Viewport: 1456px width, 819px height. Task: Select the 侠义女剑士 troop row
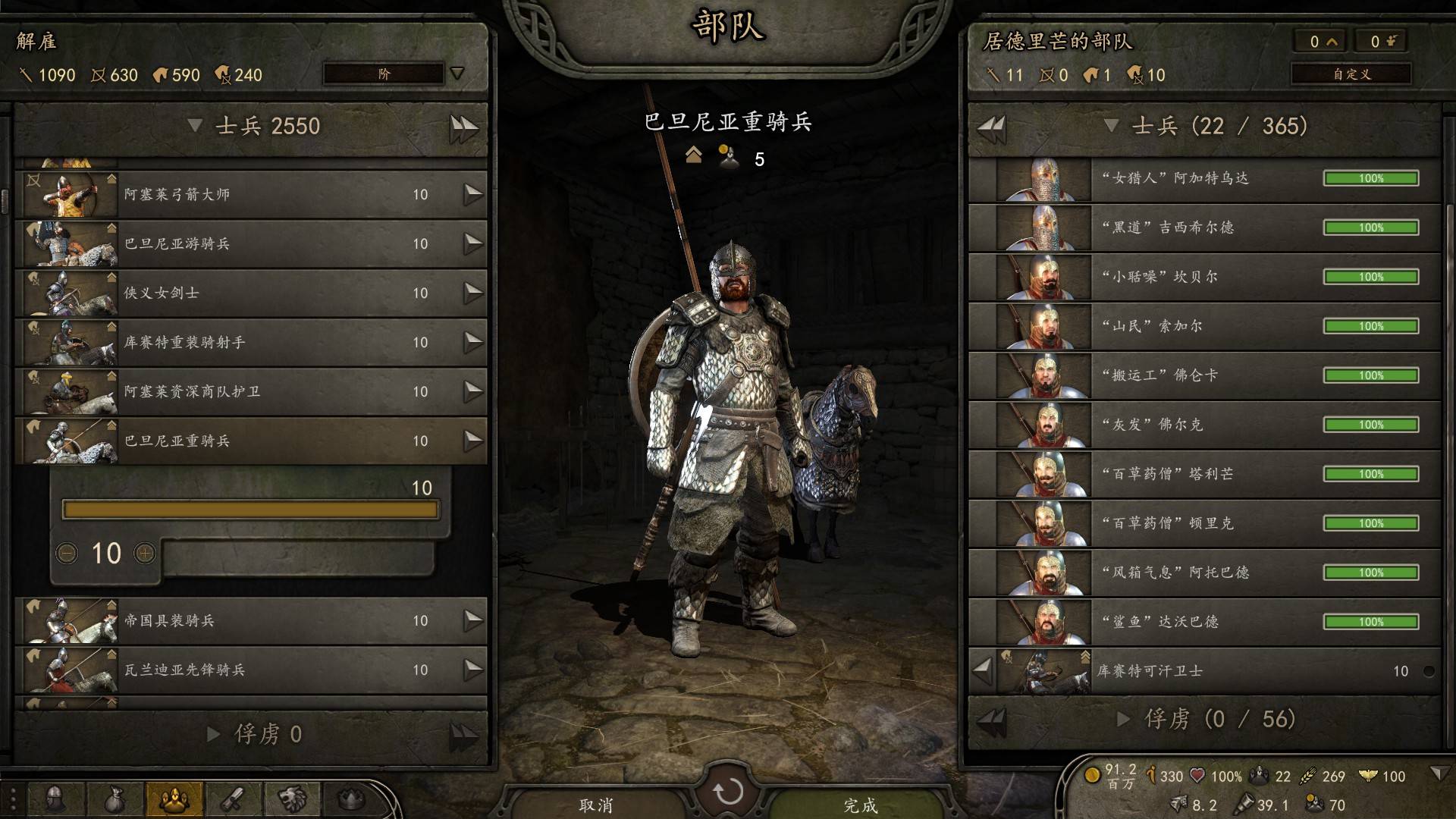pyautogui.click(x=250, y=293)
